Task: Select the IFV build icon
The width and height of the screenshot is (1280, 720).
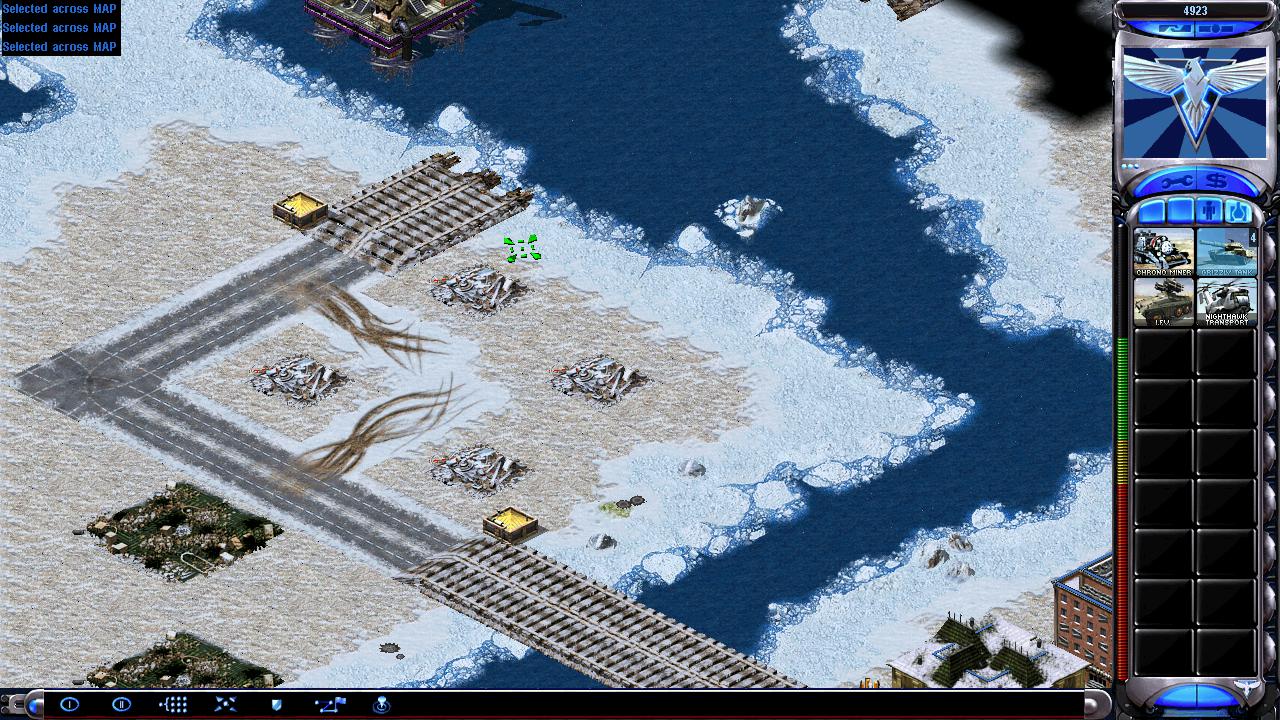Action: coord(1163,302)
